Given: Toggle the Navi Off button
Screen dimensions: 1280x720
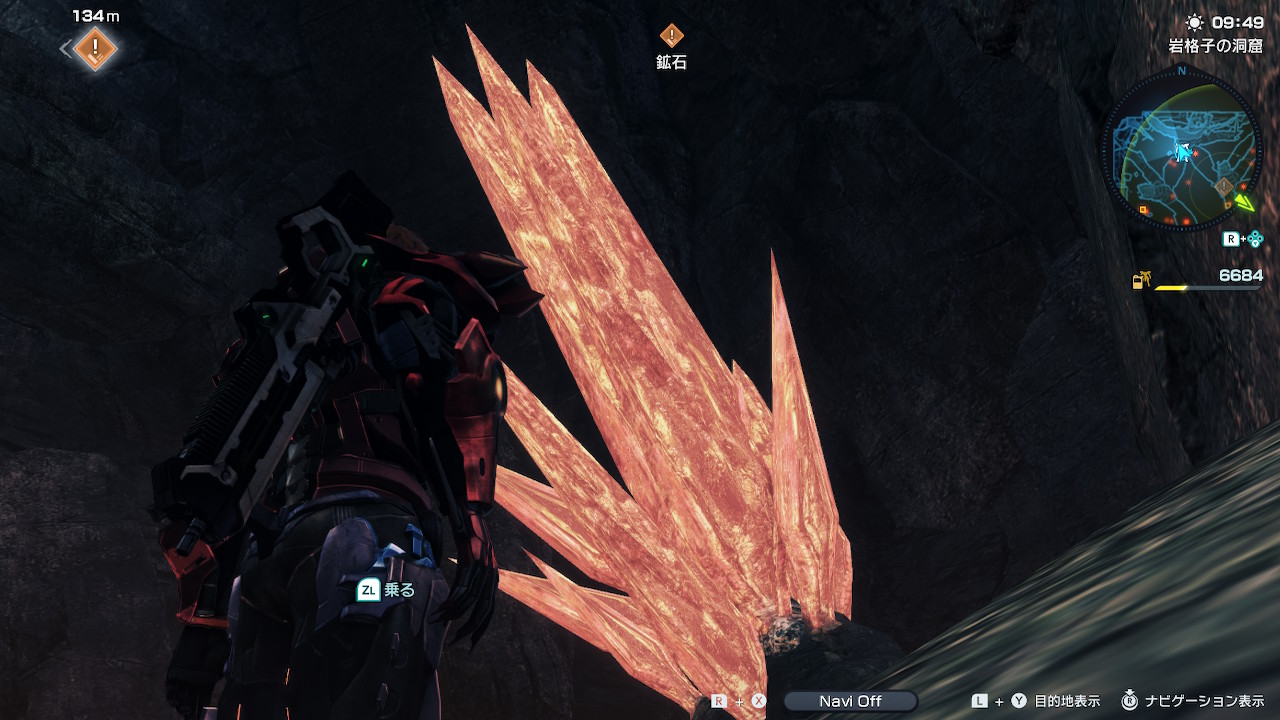Looking at the screenshot, I should 850,701.
